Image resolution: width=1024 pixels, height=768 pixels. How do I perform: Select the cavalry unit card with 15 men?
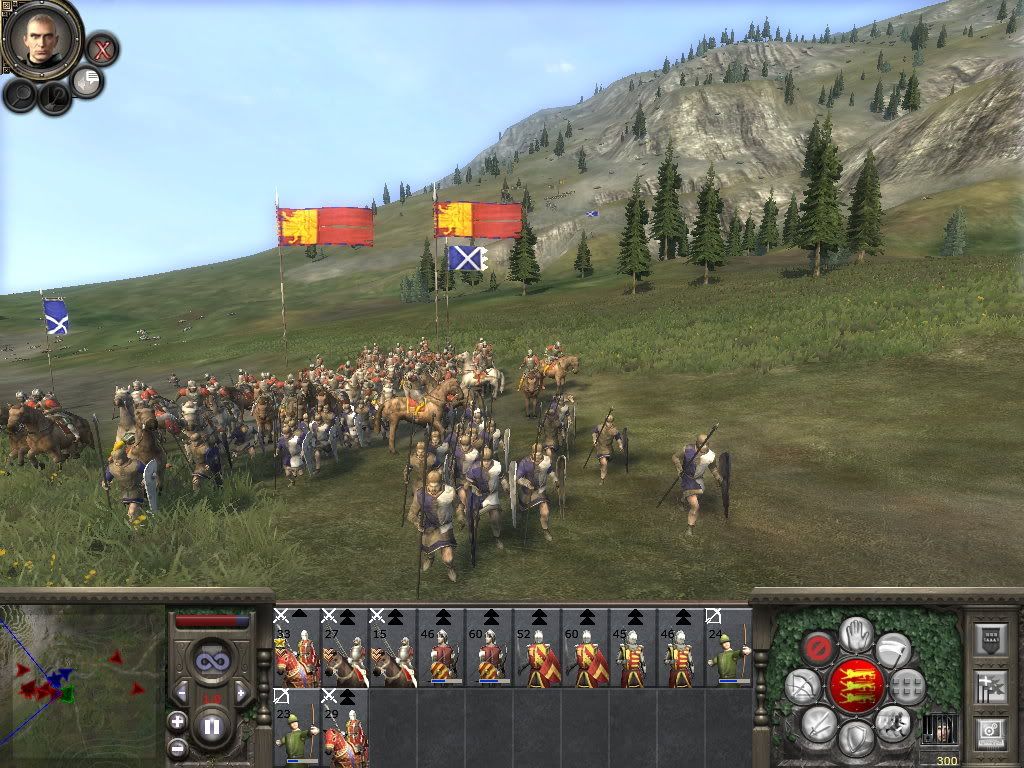pyautogui.click(x=393, y=648)
